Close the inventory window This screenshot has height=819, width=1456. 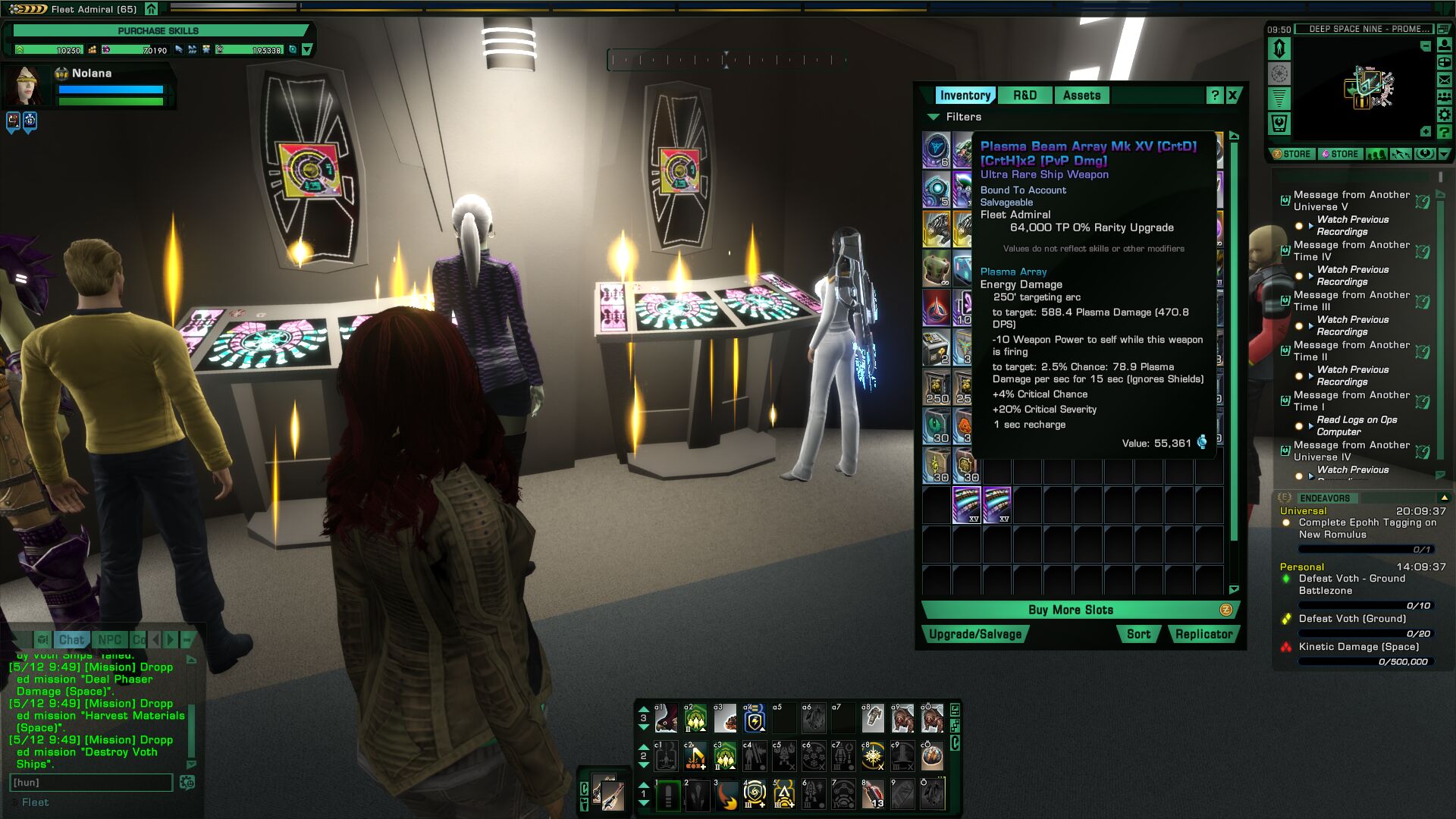(x=1233, y=96)
